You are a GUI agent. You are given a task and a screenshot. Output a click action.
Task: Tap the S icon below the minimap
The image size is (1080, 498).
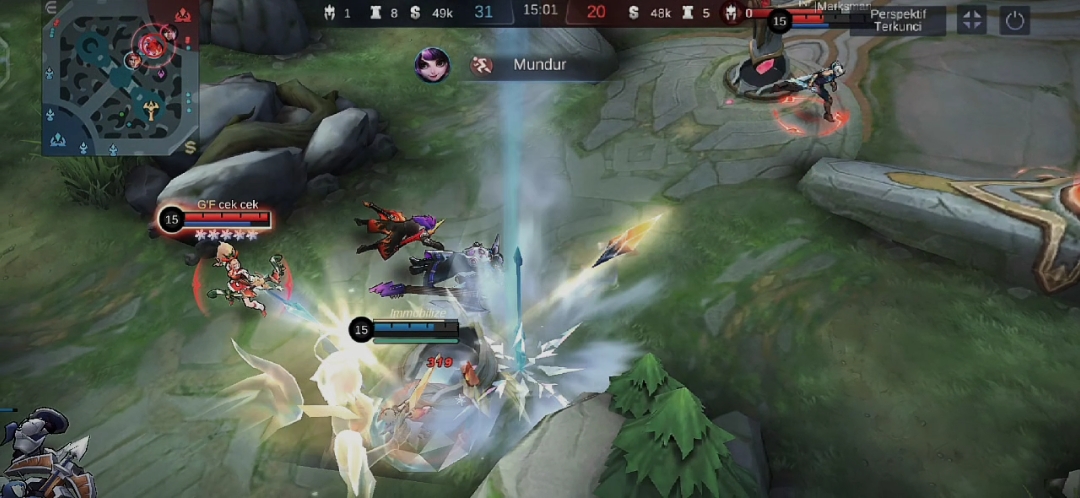pos(190,147)
